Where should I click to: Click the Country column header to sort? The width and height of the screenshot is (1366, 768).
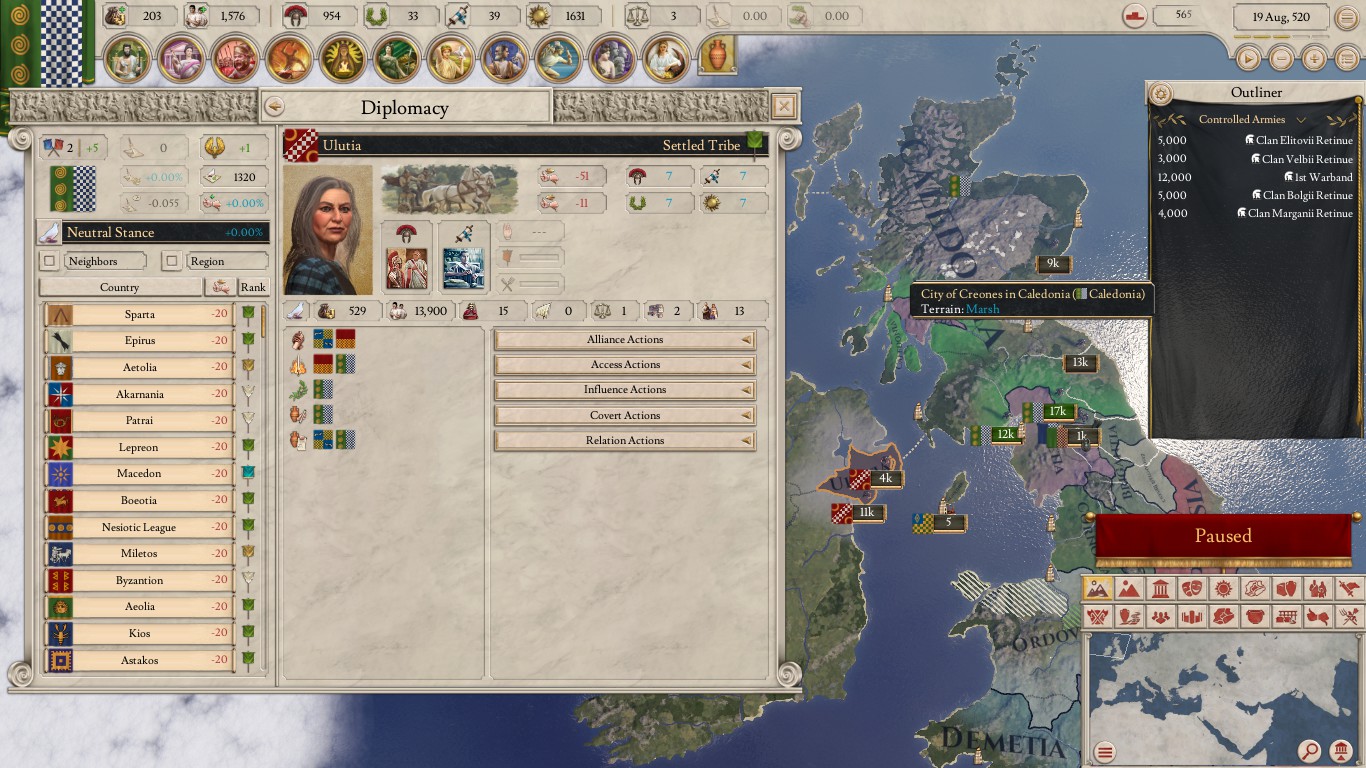click(x=120, y=287)
